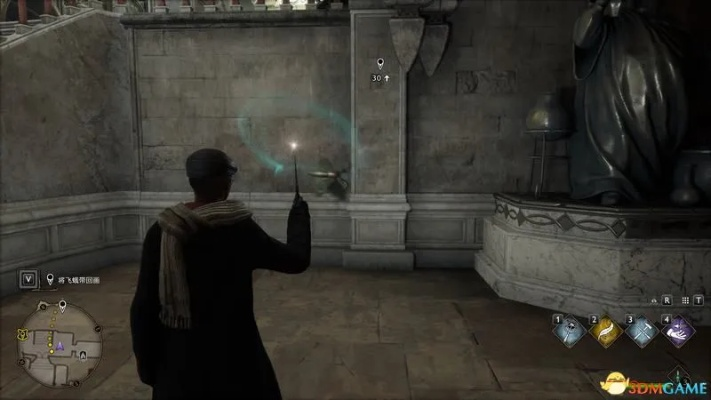Click the quest waypoint marker on the minimap
711x400 pixels.
pyautogui.click(x=62, y=306)
